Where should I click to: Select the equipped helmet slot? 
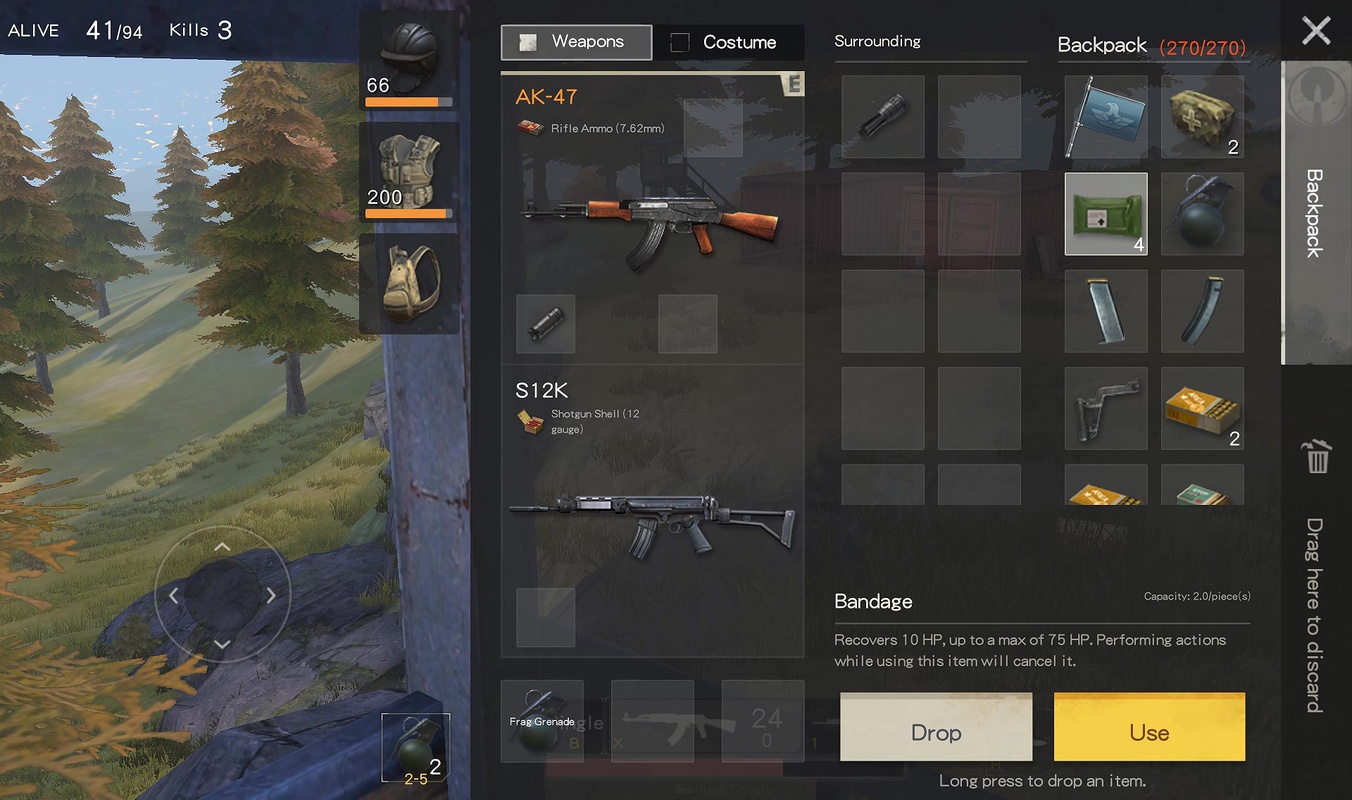[x=410, y=60]
